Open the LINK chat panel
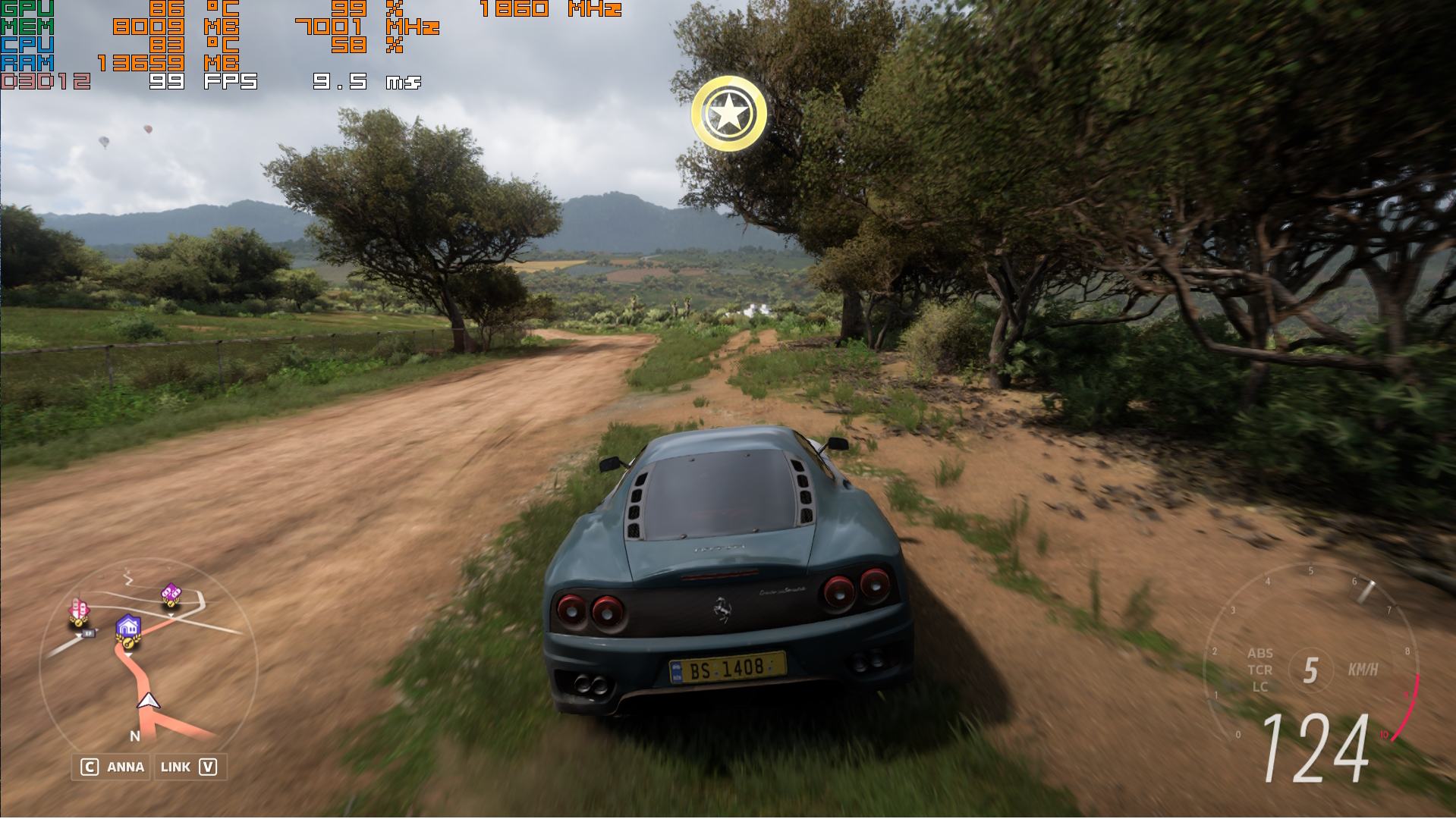 (189, 767)
